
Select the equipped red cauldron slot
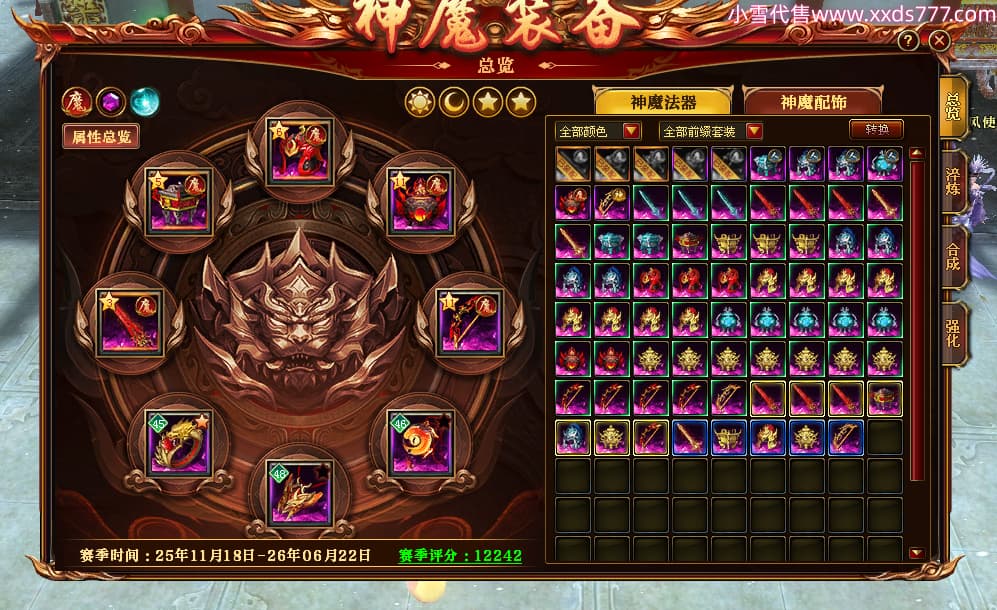[x=421, y=201]
